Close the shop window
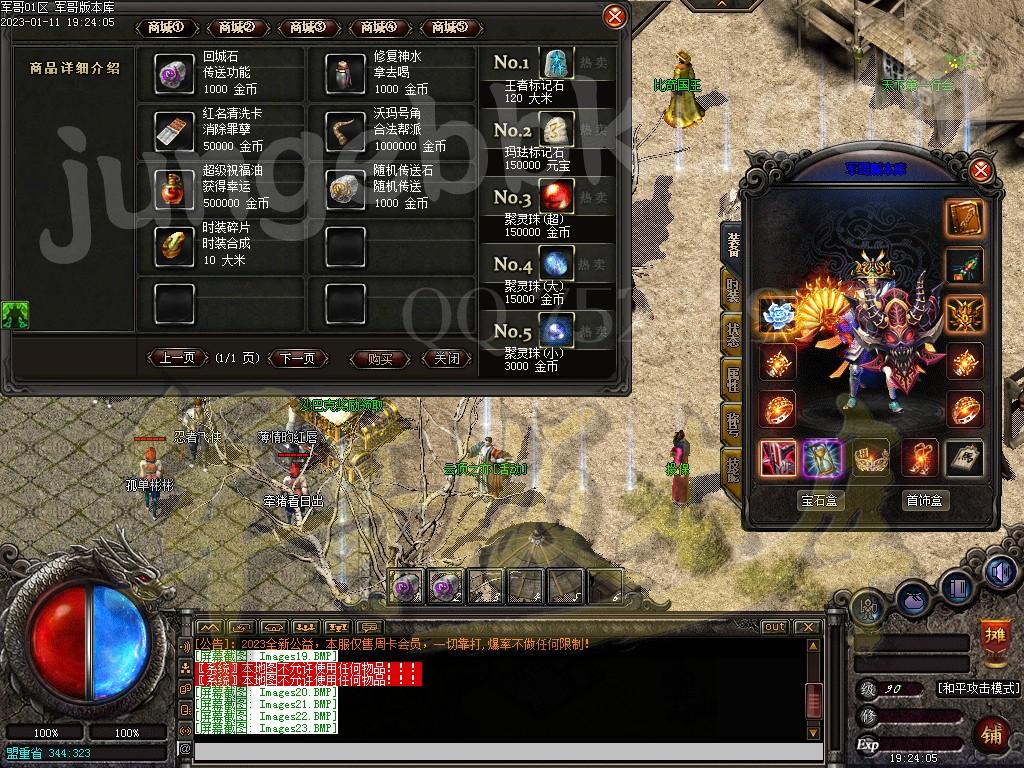Viewport: 1024px width, 768px height. (616, 16)
